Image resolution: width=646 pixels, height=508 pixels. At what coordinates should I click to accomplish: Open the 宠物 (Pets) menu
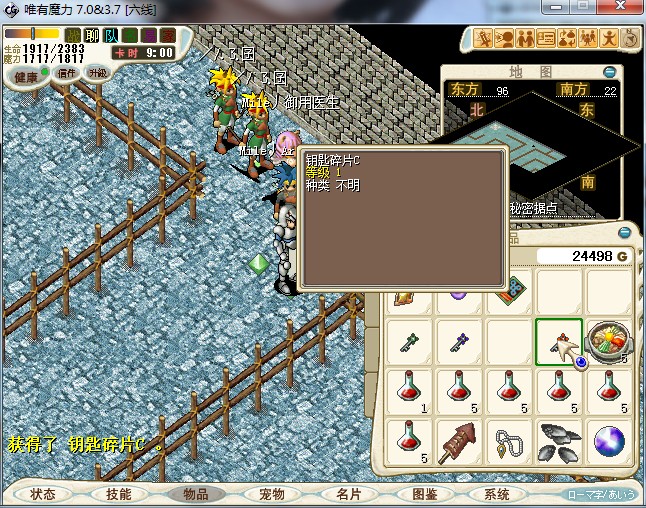(271, 494)
